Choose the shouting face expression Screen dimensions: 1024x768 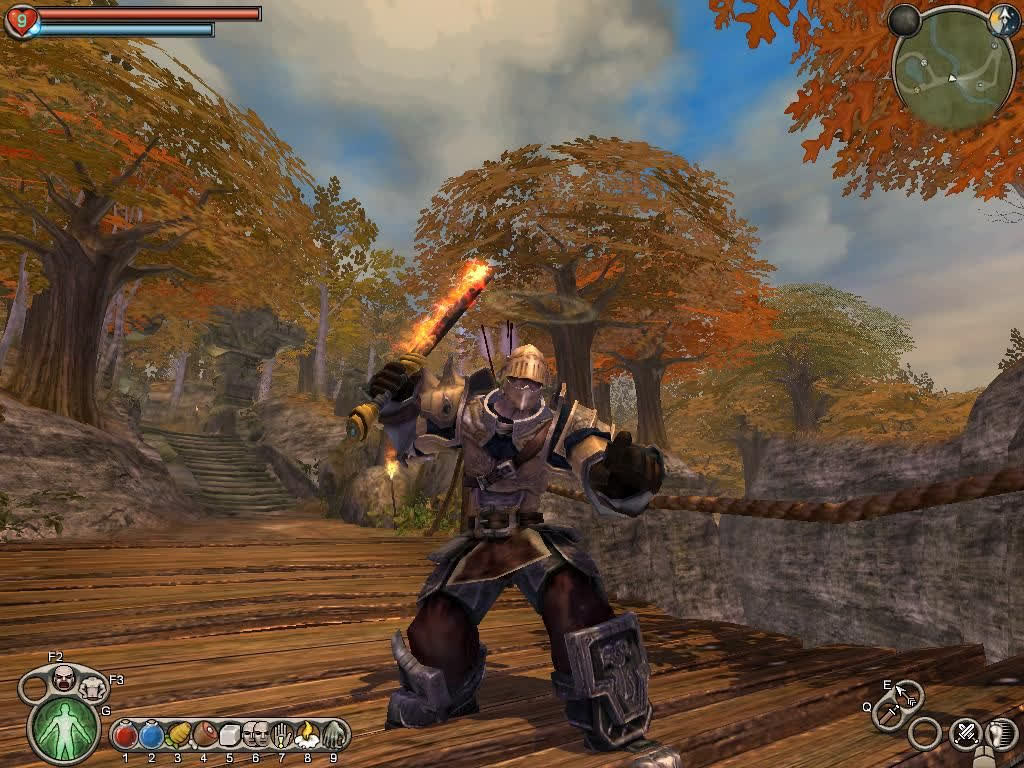(x=63, y=679)
